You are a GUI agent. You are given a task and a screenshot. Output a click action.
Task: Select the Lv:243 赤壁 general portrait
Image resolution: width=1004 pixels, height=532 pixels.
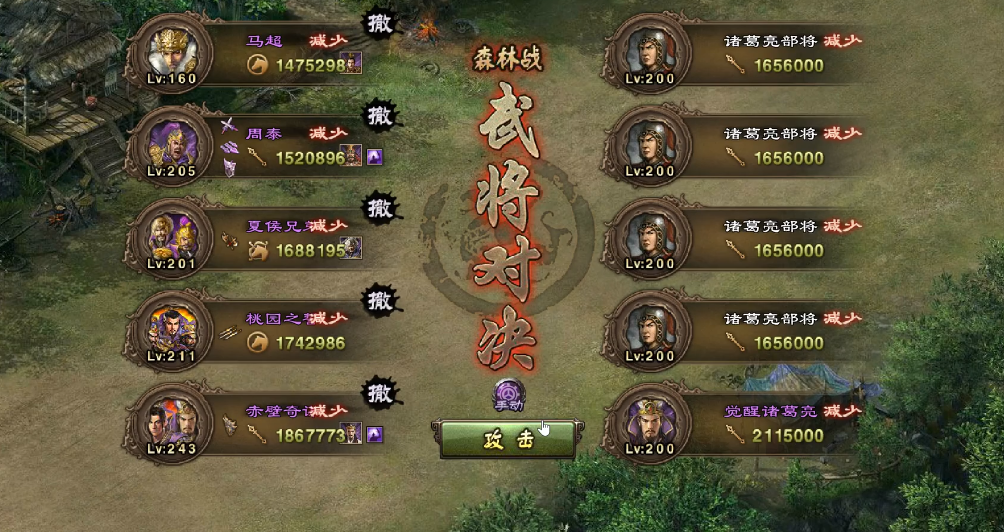tap(169, 420)
